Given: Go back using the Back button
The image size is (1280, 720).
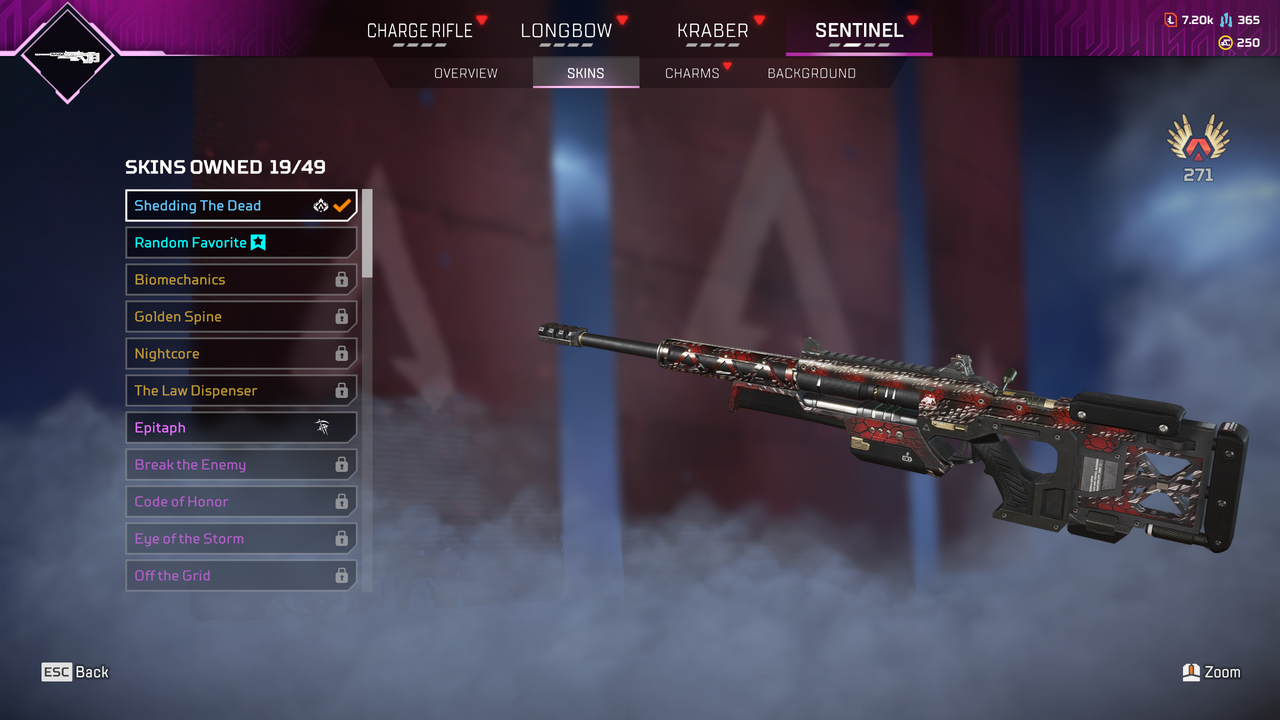Looking at the screenshot, I should [x=75, y=672].
